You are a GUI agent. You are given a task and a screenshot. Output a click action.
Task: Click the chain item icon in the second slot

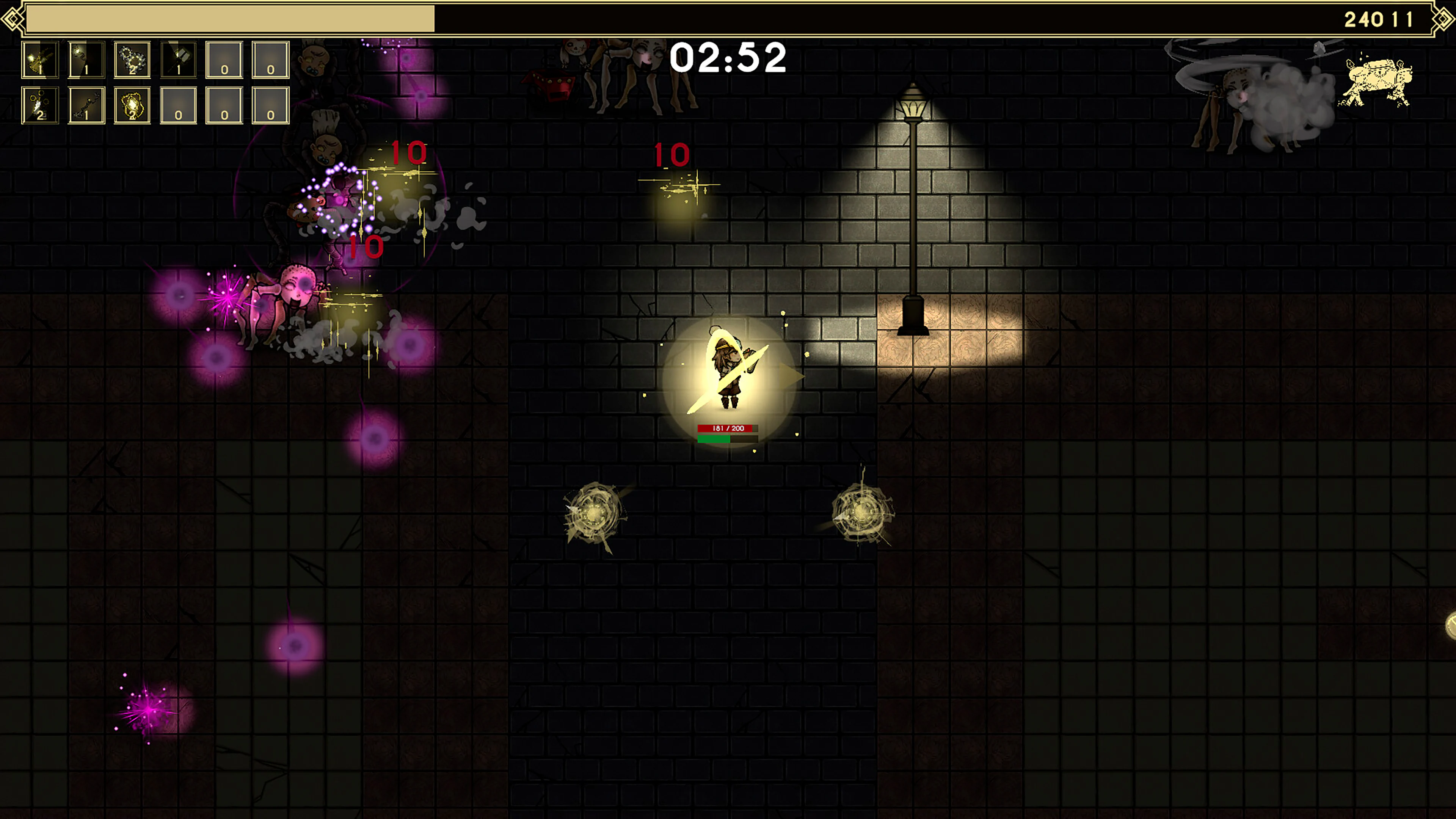86,60
